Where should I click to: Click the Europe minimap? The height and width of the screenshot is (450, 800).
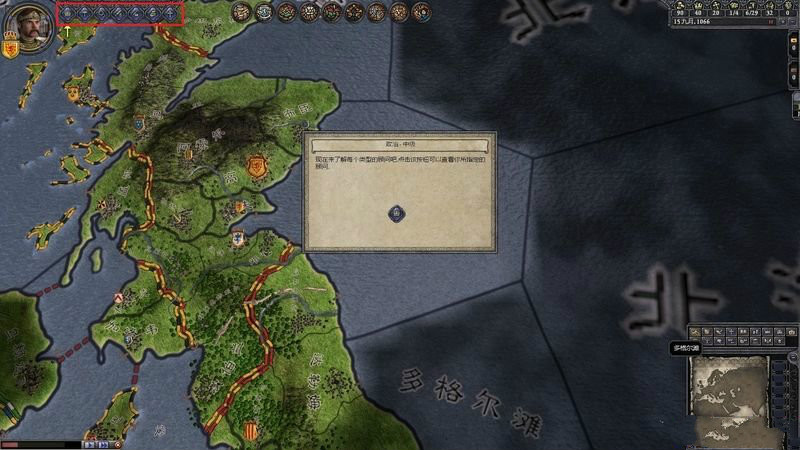pyautogui.click(x=726, y=394)
